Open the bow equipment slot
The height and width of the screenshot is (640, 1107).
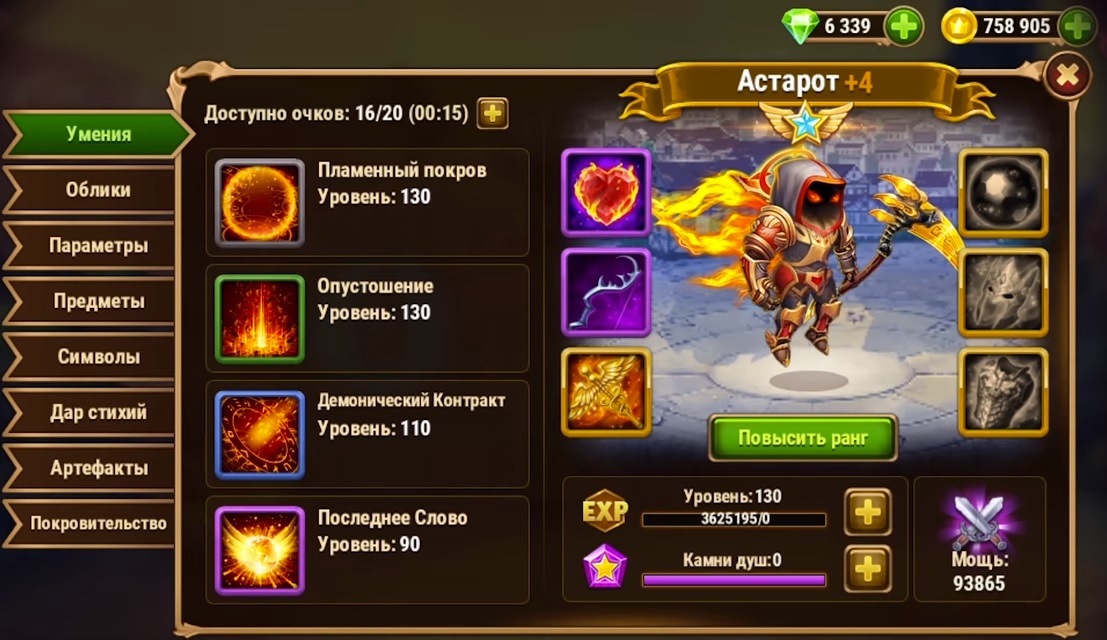(606, 292)
